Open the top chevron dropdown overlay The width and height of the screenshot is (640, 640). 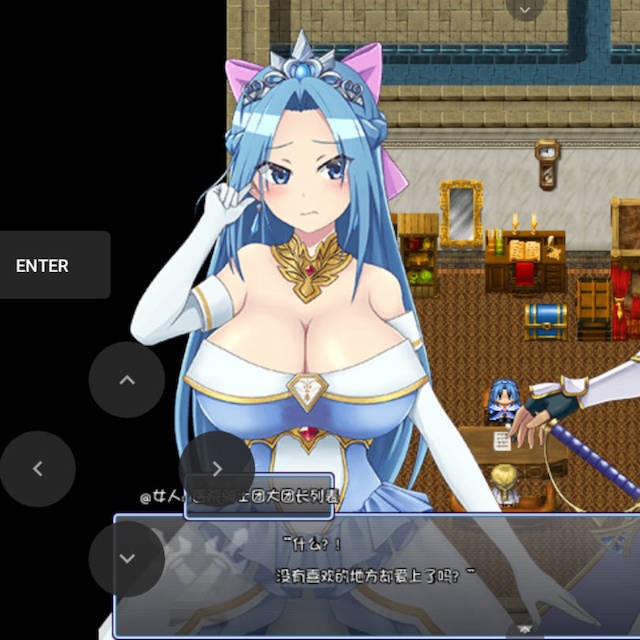pyautogui.click(x=524, y=10)
